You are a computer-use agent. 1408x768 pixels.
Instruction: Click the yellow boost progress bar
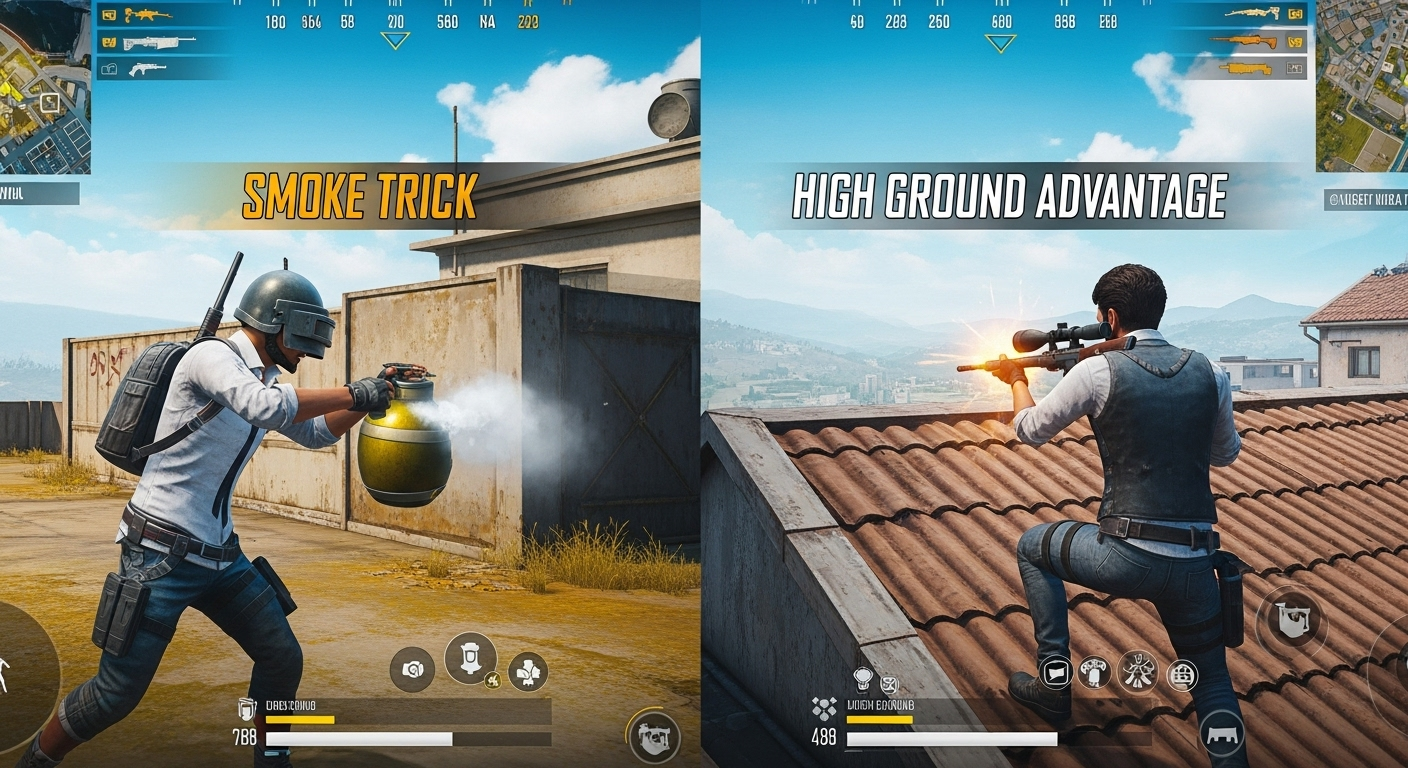tap(300, 720)
